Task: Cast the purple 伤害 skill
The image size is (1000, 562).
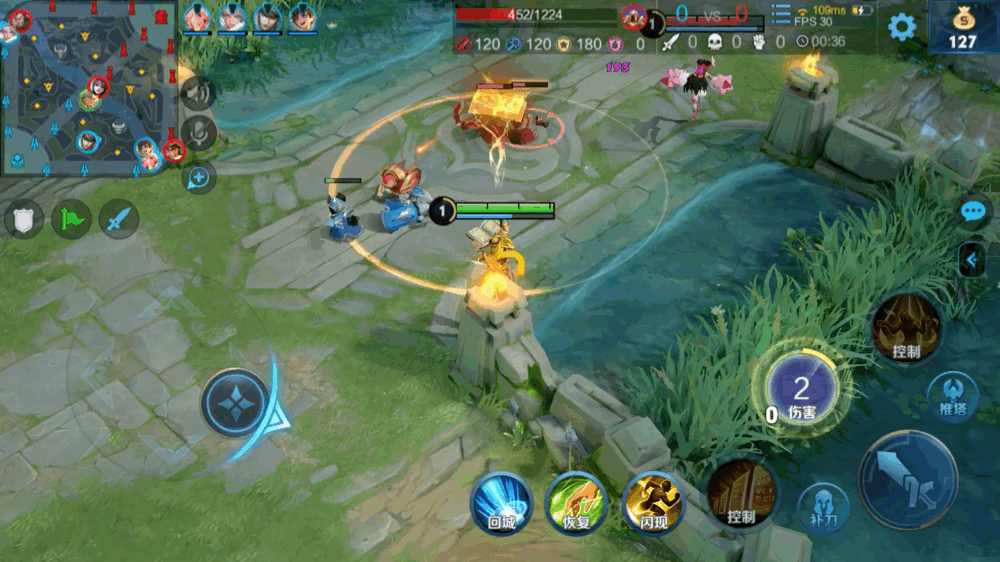Action: [x=800, y=390]
